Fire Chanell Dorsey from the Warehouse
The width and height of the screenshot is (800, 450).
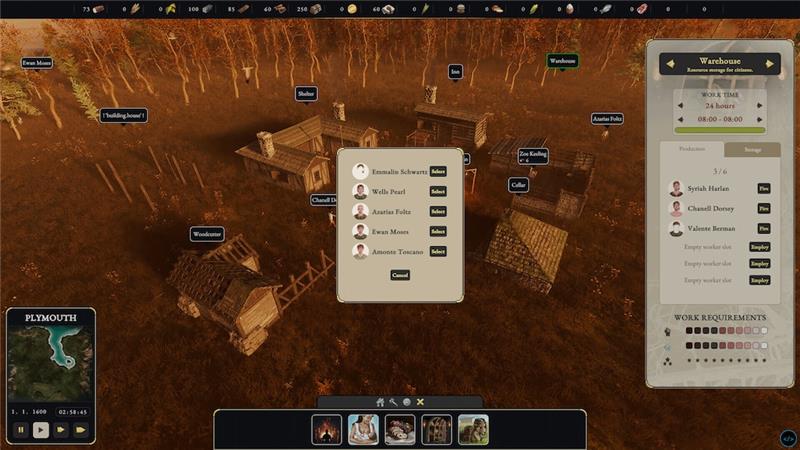coord(764,208)
